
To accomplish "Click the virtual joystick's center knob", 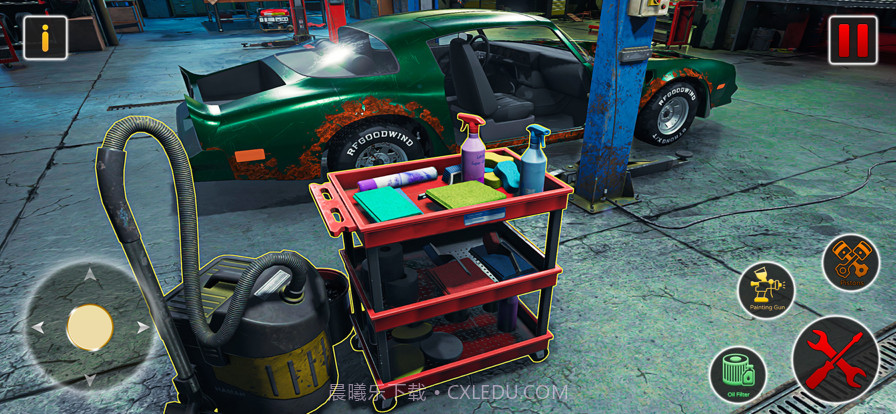I will pos(89,328).
